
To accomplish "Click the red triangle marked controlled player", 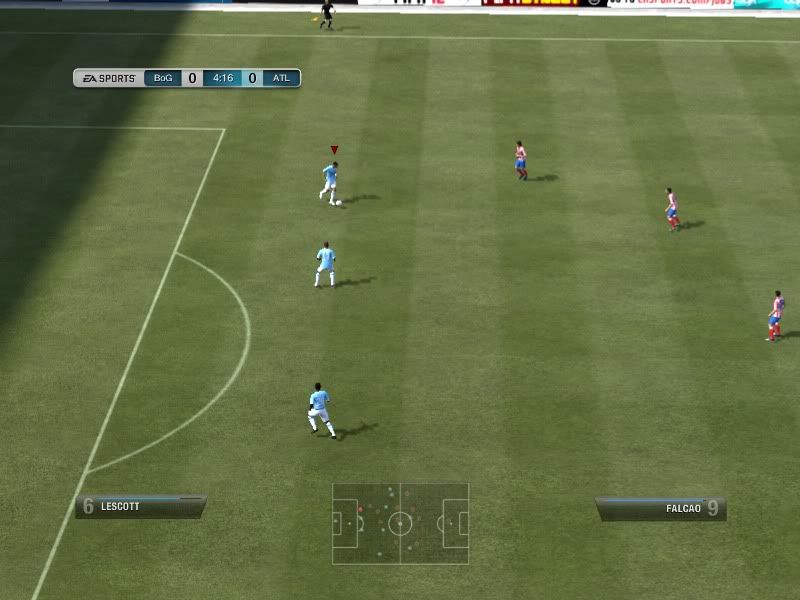I will 331,181.
